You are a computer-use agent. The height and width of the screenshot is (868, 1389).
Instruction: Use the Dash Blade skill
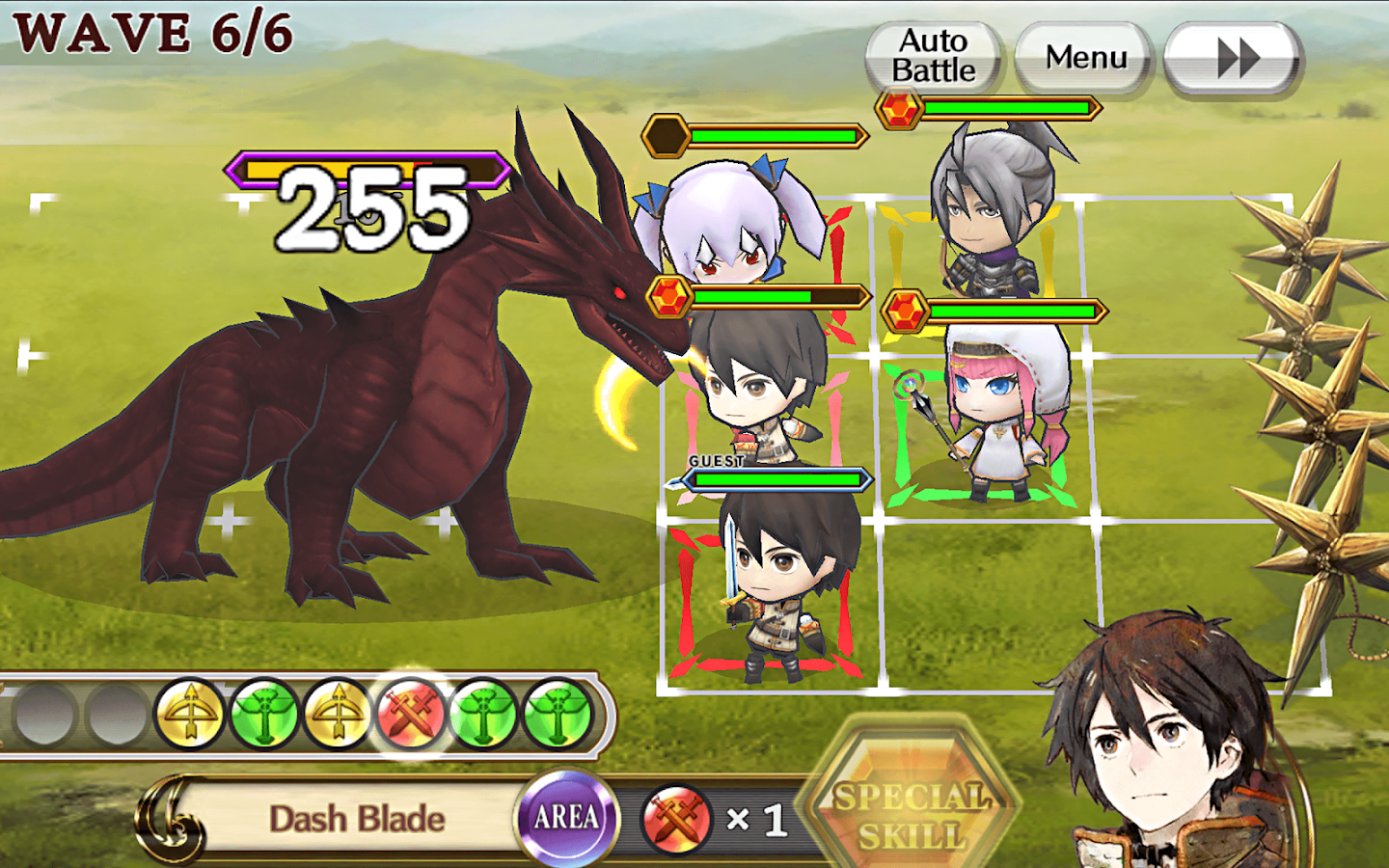(x=357, y=819)
